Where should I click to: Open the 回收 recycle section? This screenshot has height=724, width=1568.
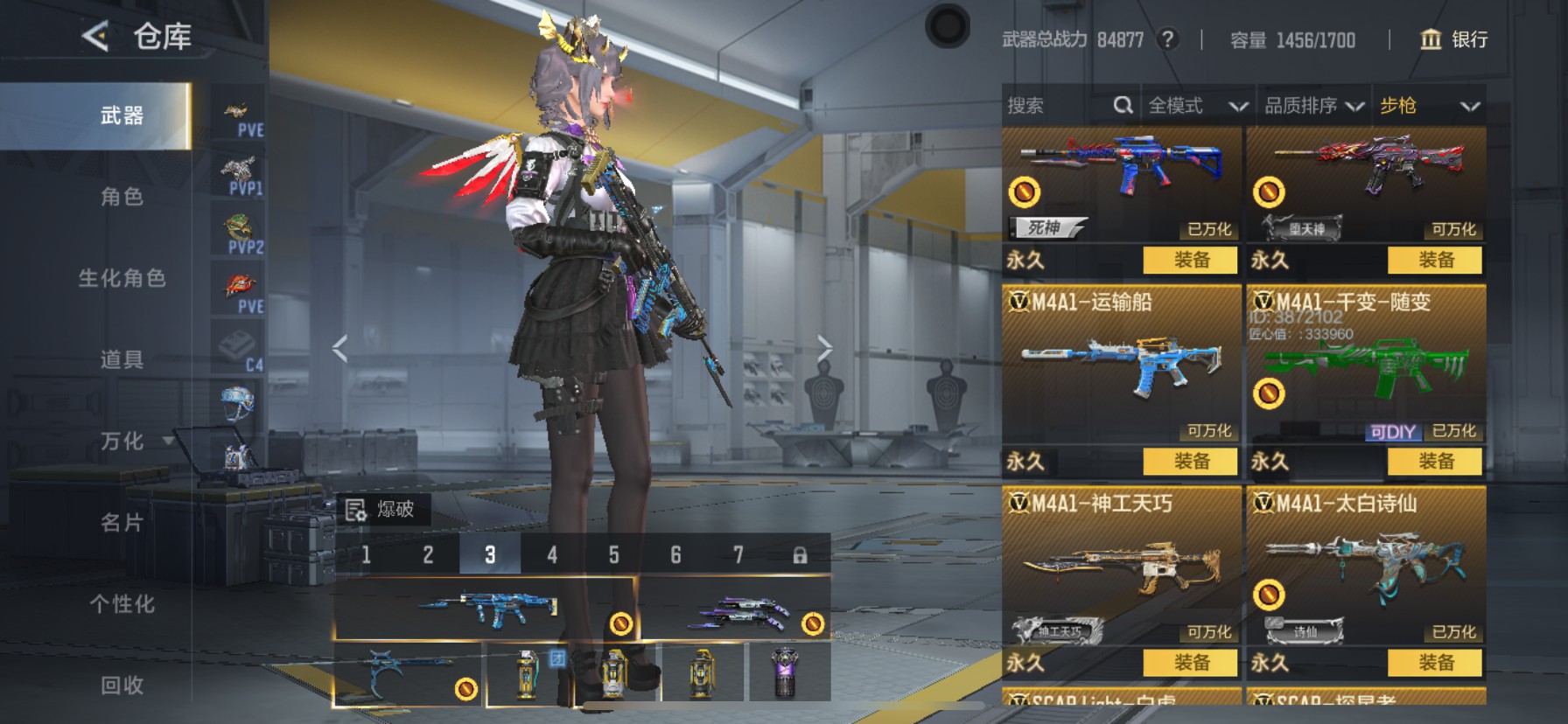122,686
